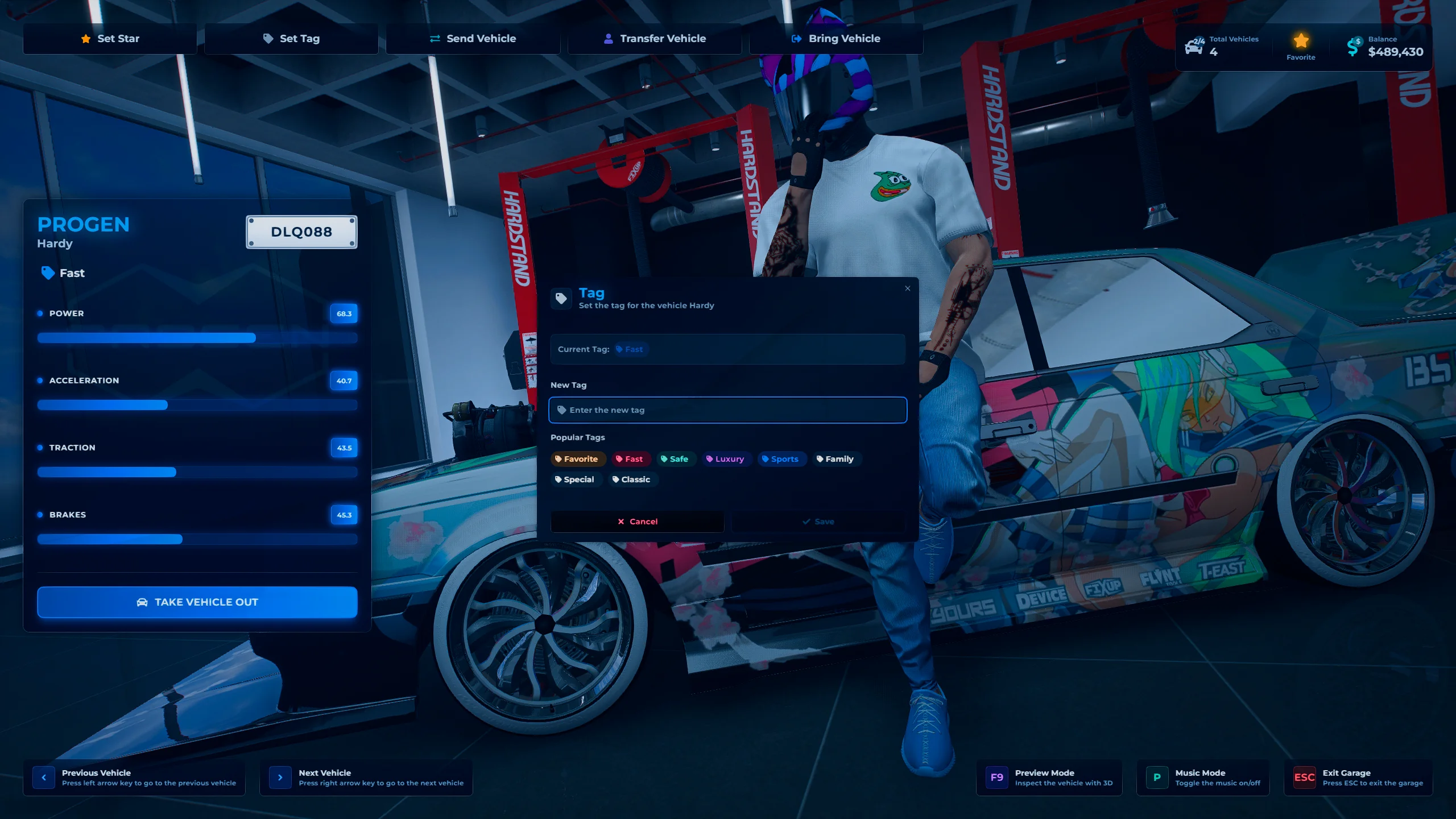Go to the previous vehicle arrow

tap(44, 777)
